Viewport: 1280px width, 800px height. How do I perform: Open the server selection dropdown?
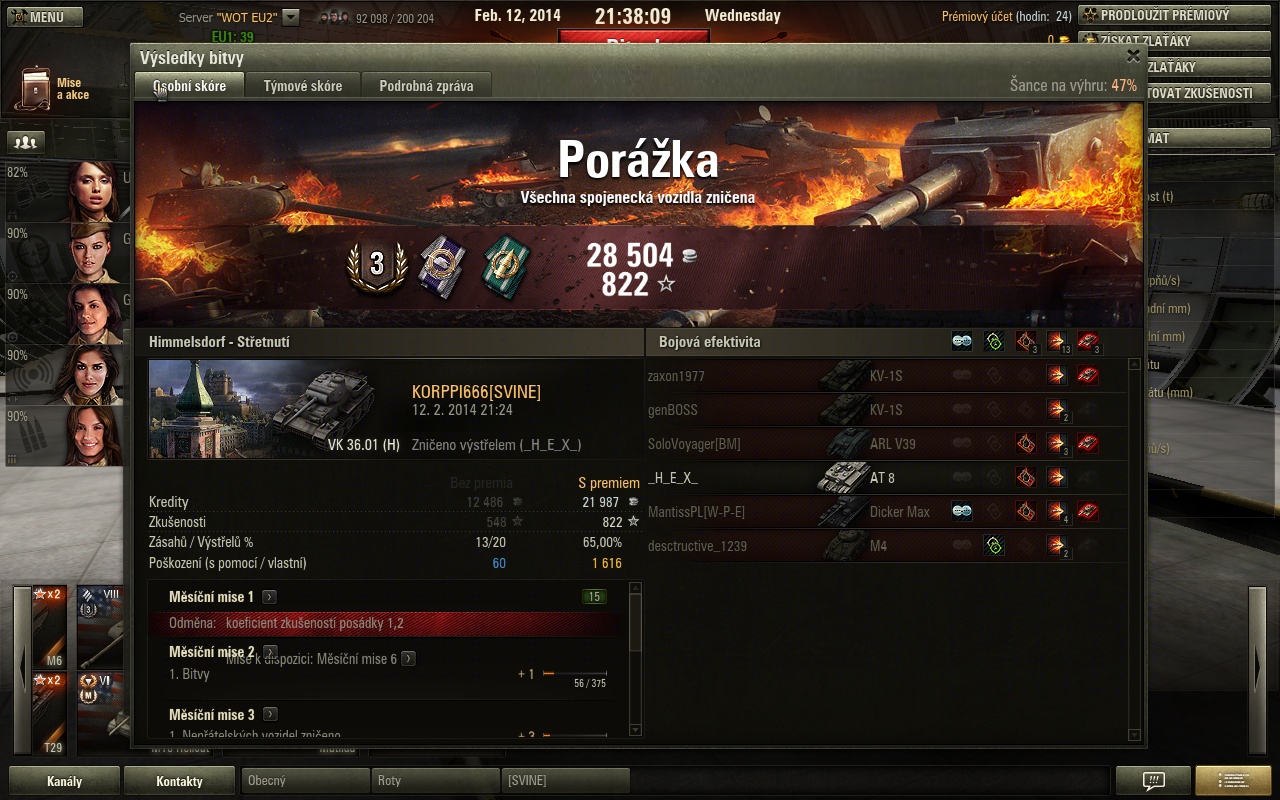pos(291,17)
